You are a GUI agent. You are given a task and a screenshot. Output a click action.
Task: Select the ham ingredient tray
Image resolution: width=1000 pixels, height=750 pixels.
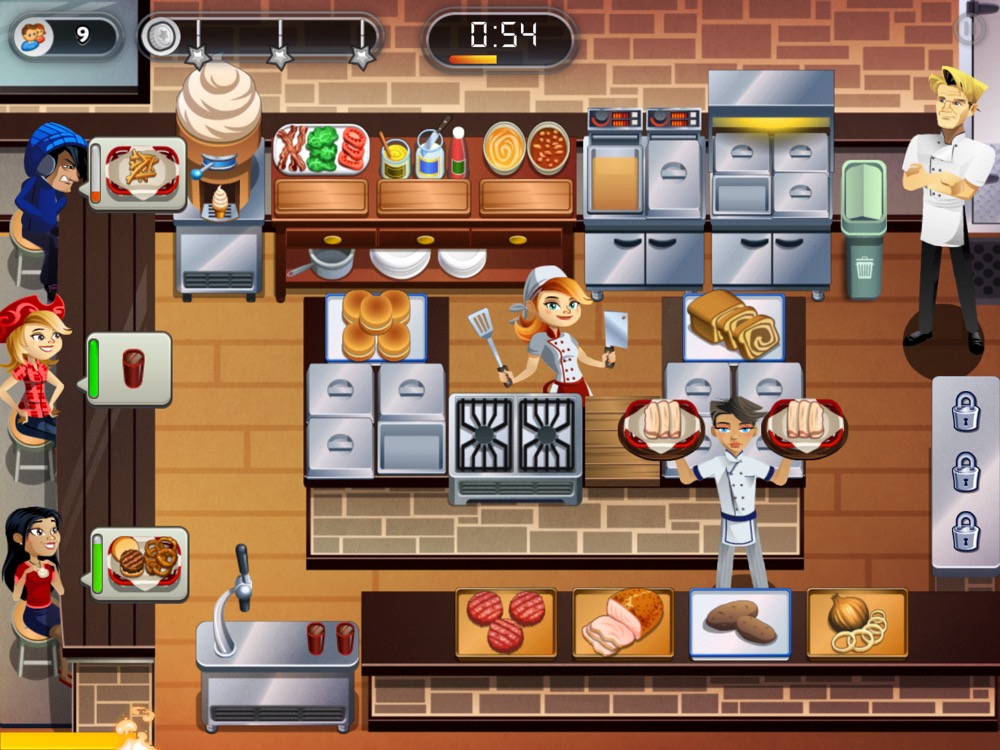[x=622, y=621]
